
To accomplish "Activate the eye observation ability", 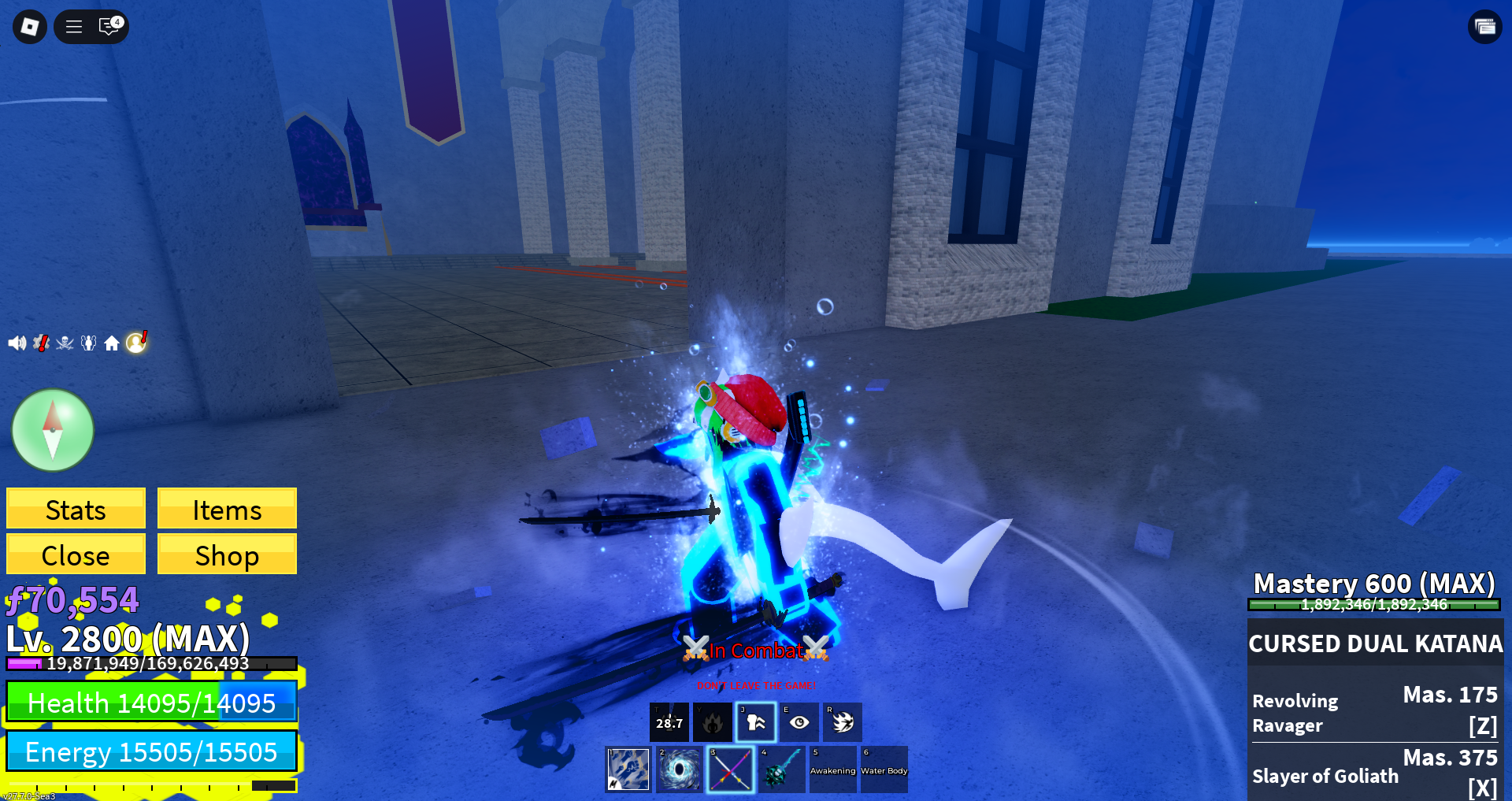I will pyautogui.click(x=799, y=722).
